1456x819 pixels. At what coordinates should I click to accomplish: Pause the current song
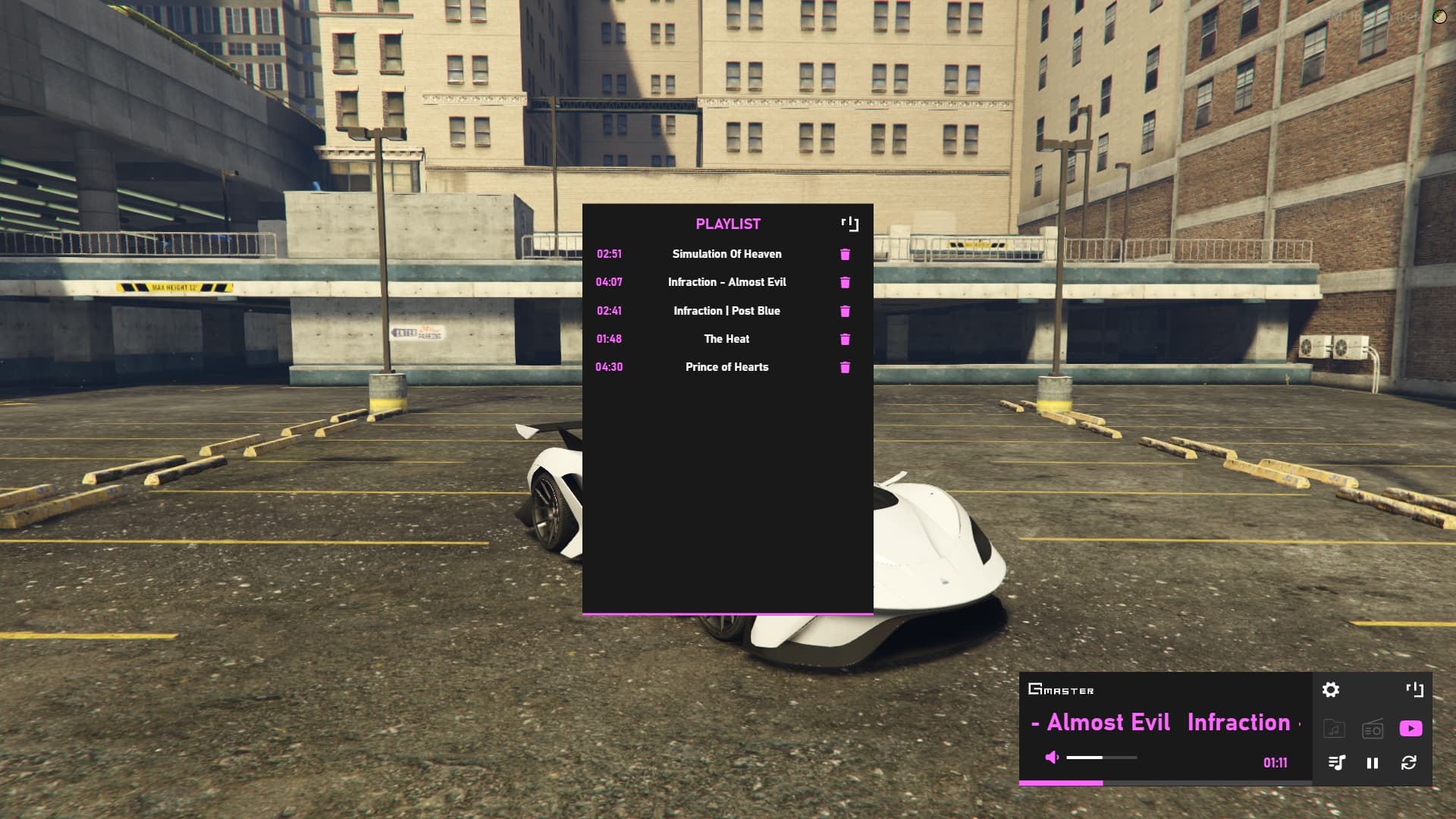(x=1373, y=763)
